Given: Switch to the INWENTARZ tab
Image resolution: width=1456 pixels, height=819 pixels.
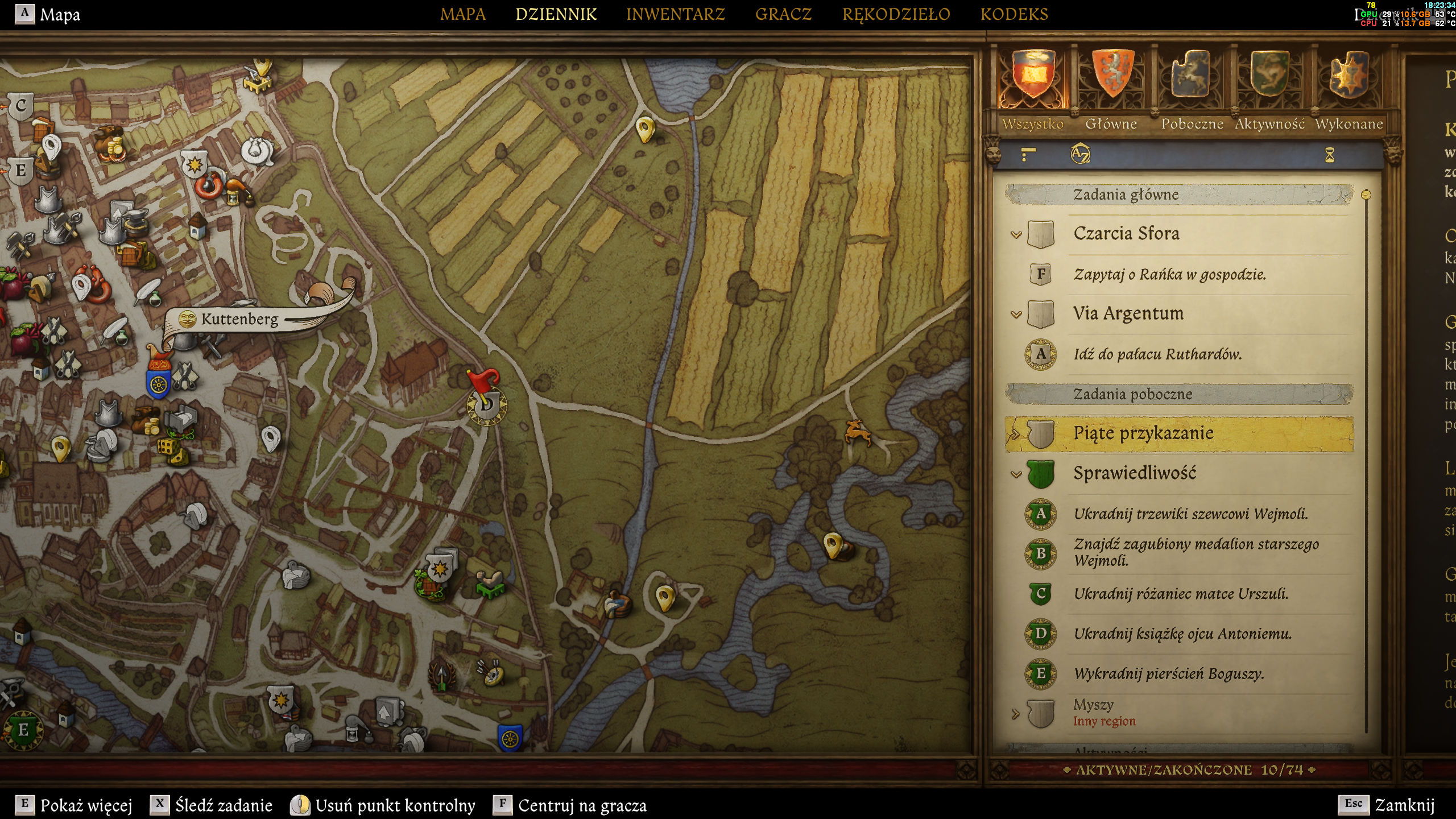Looking at the screenshot, I should 675,14.
